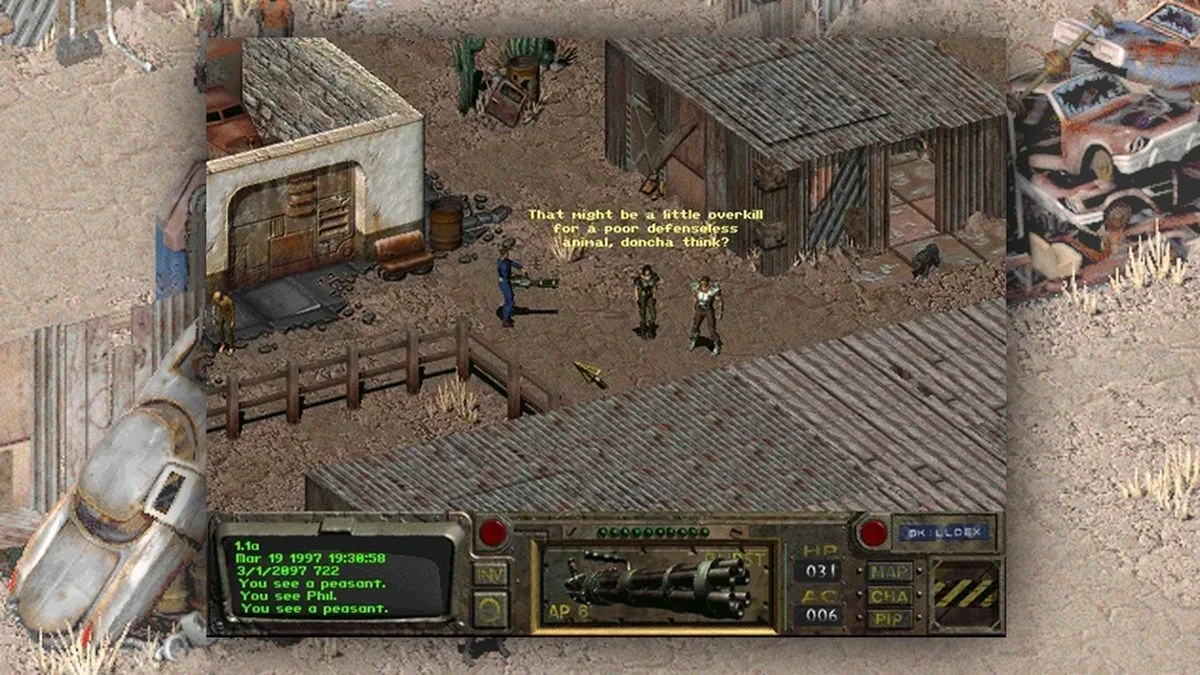Click the options button below INV

(x=491, y=607)
